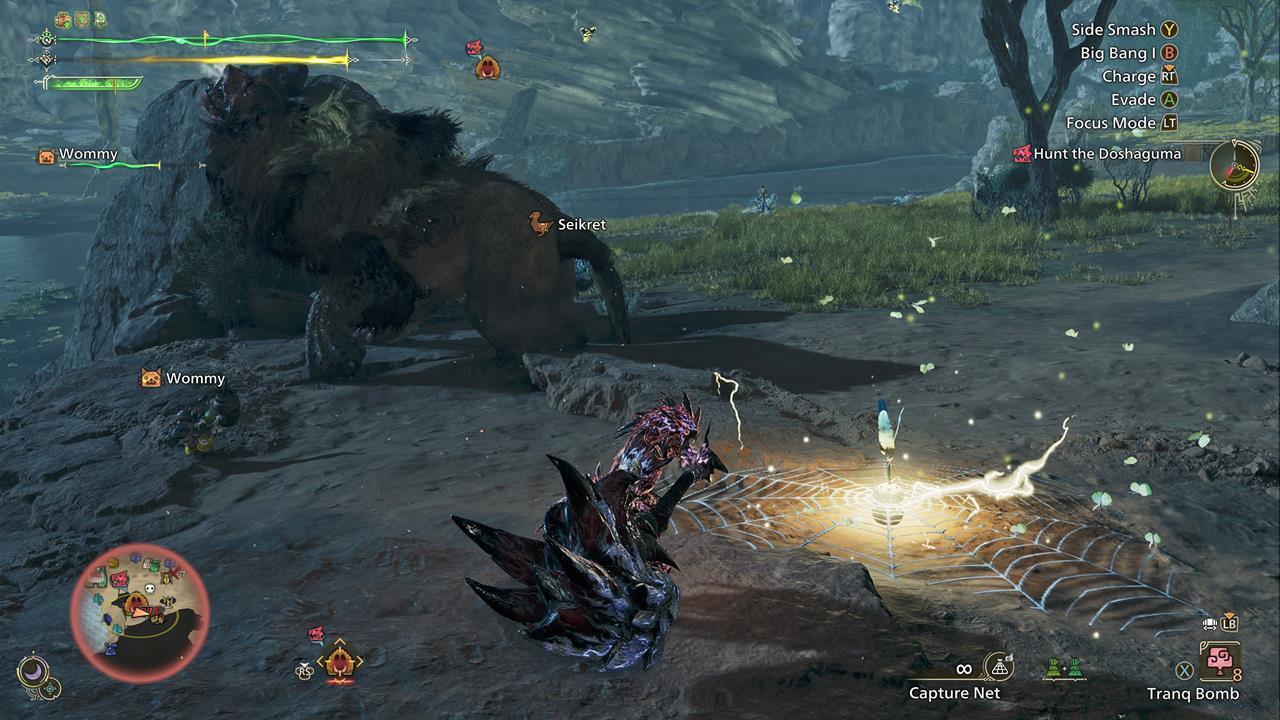
Task: Toggle Focus Mode via the LT prompt
Action: click(x=1168, y=123)
